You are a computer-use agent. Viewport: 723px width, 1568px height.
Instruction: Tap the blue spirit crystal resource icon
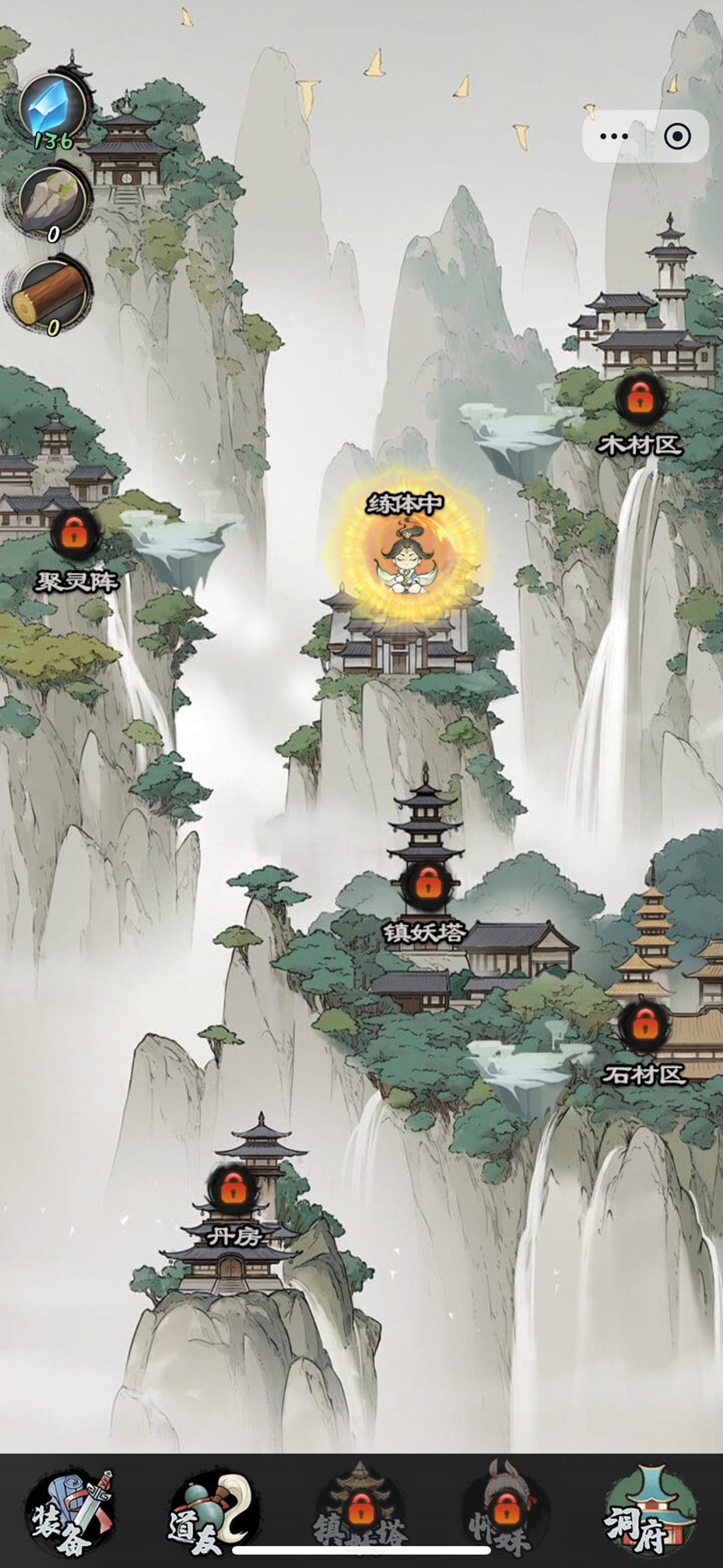(53, 107)
